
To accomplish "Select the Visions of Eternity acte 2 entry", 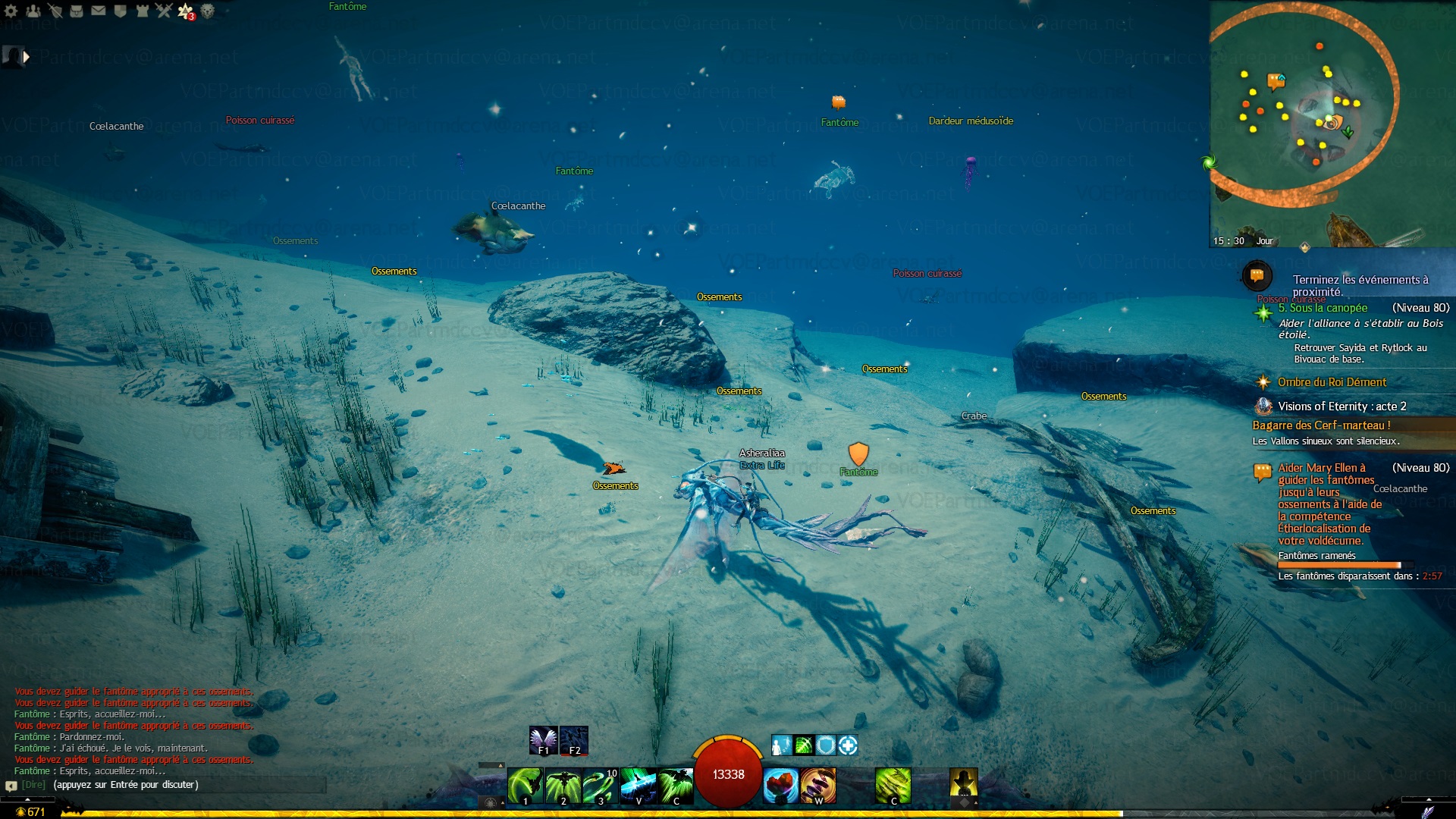I will pyautogui.click(x=1341, y=406).
